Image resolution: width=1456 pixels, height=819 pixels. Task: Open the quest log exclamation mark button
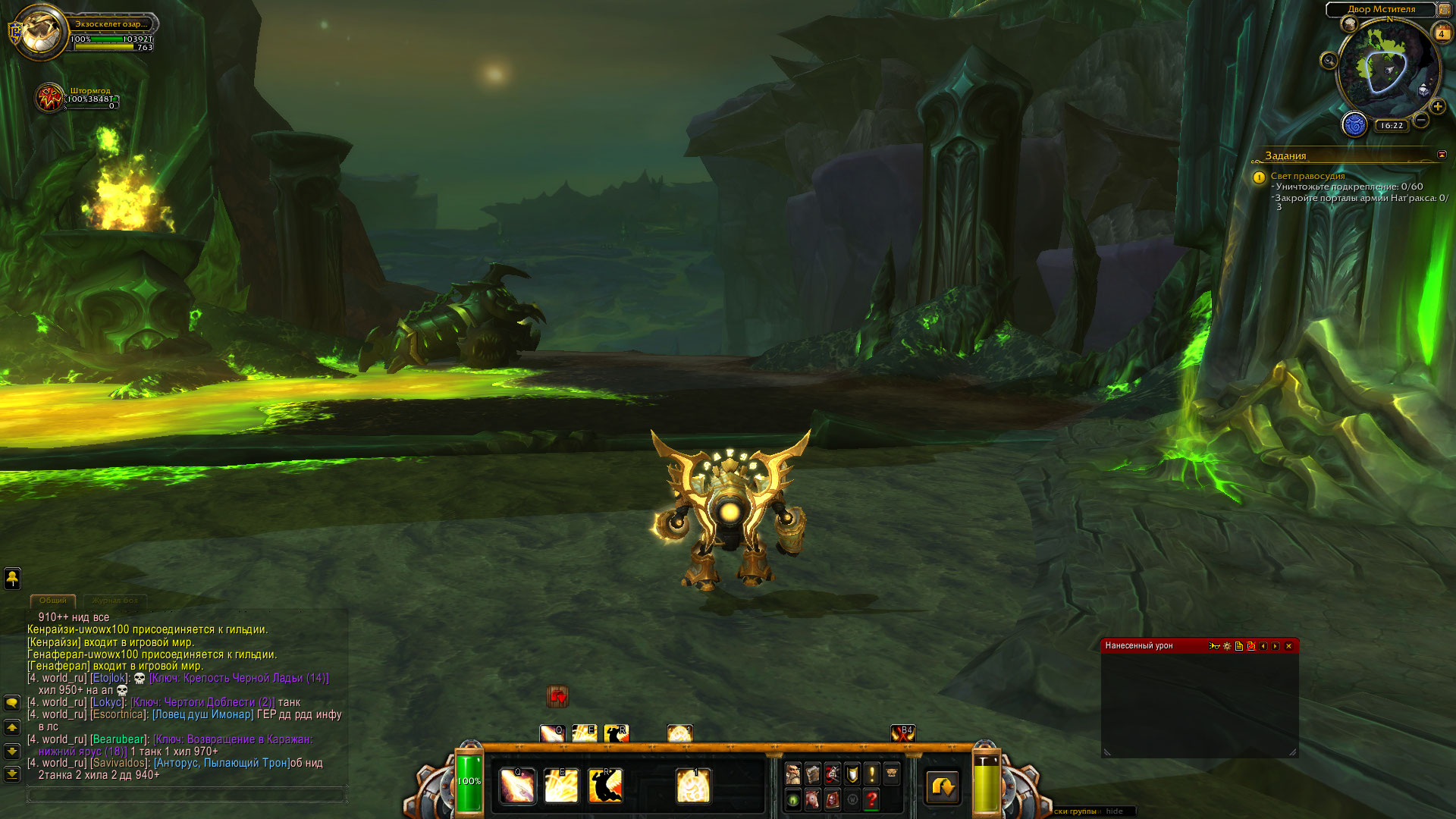coord(871,774)
